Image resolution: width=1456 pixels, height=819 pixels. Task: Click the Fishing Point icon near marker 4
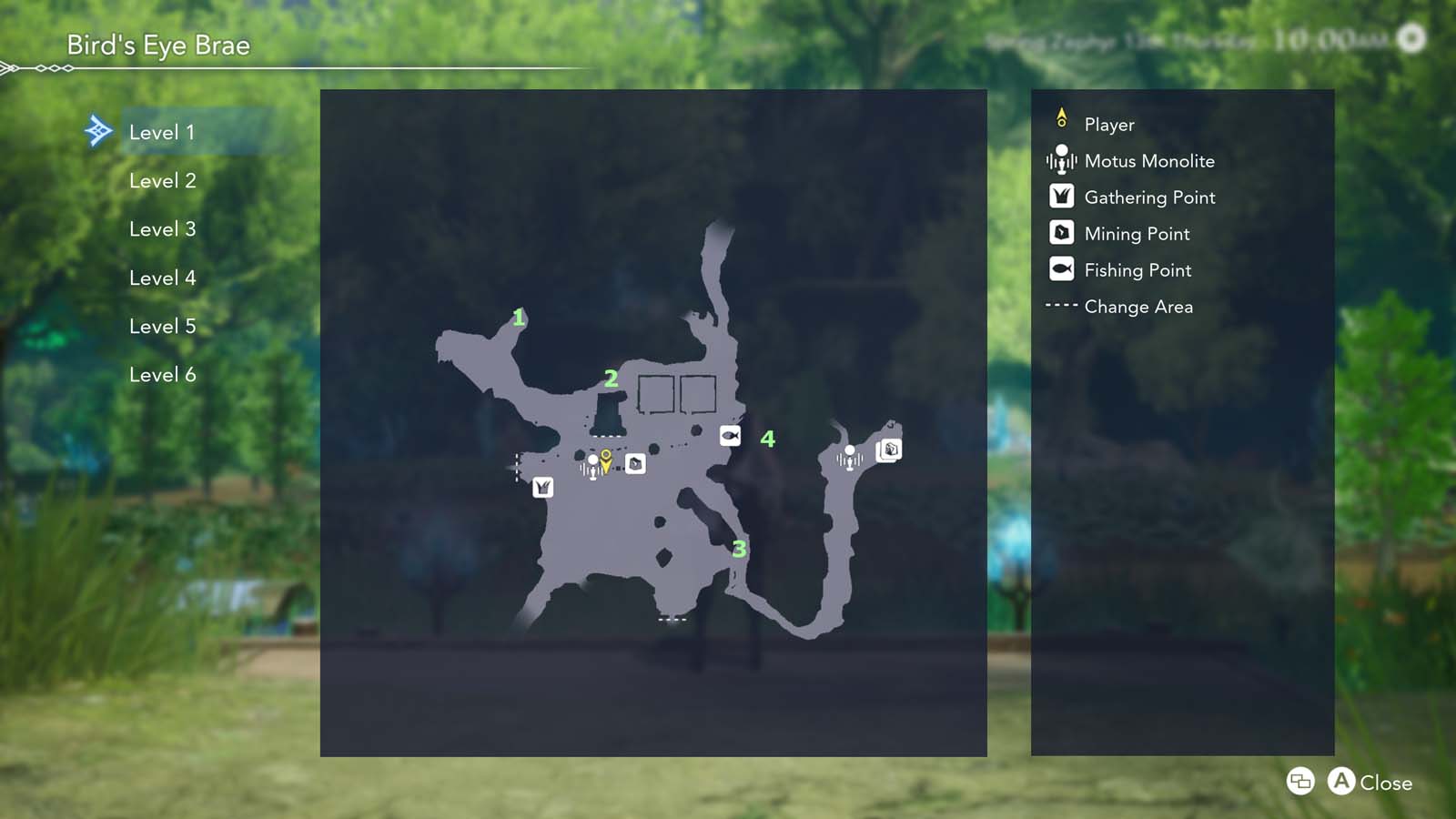(x=729, y=435)
